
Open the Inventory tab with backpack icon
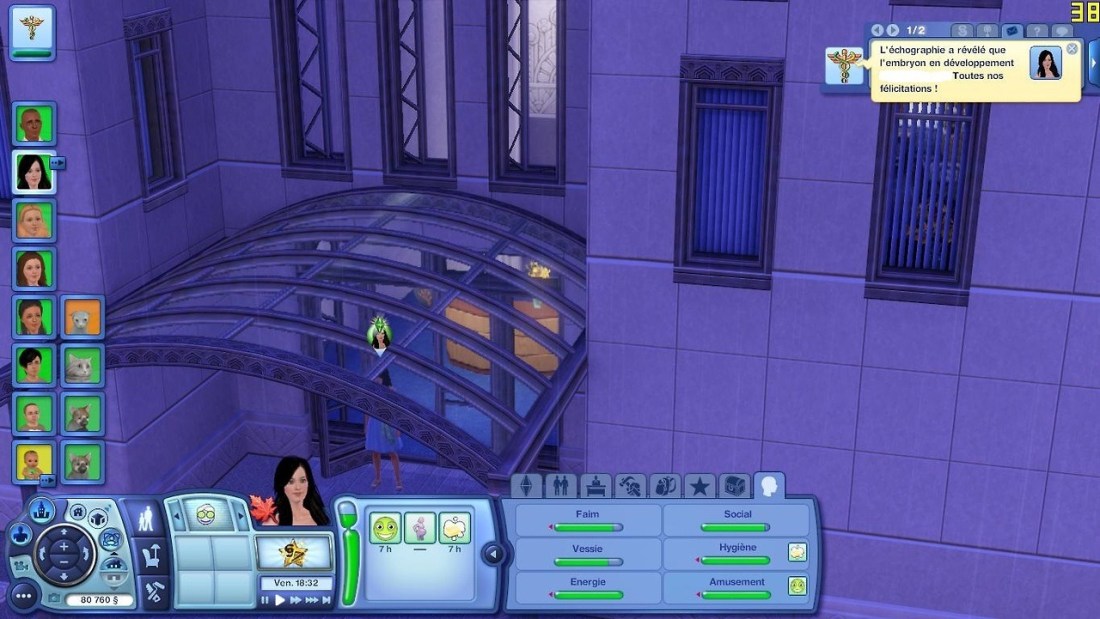664,486
